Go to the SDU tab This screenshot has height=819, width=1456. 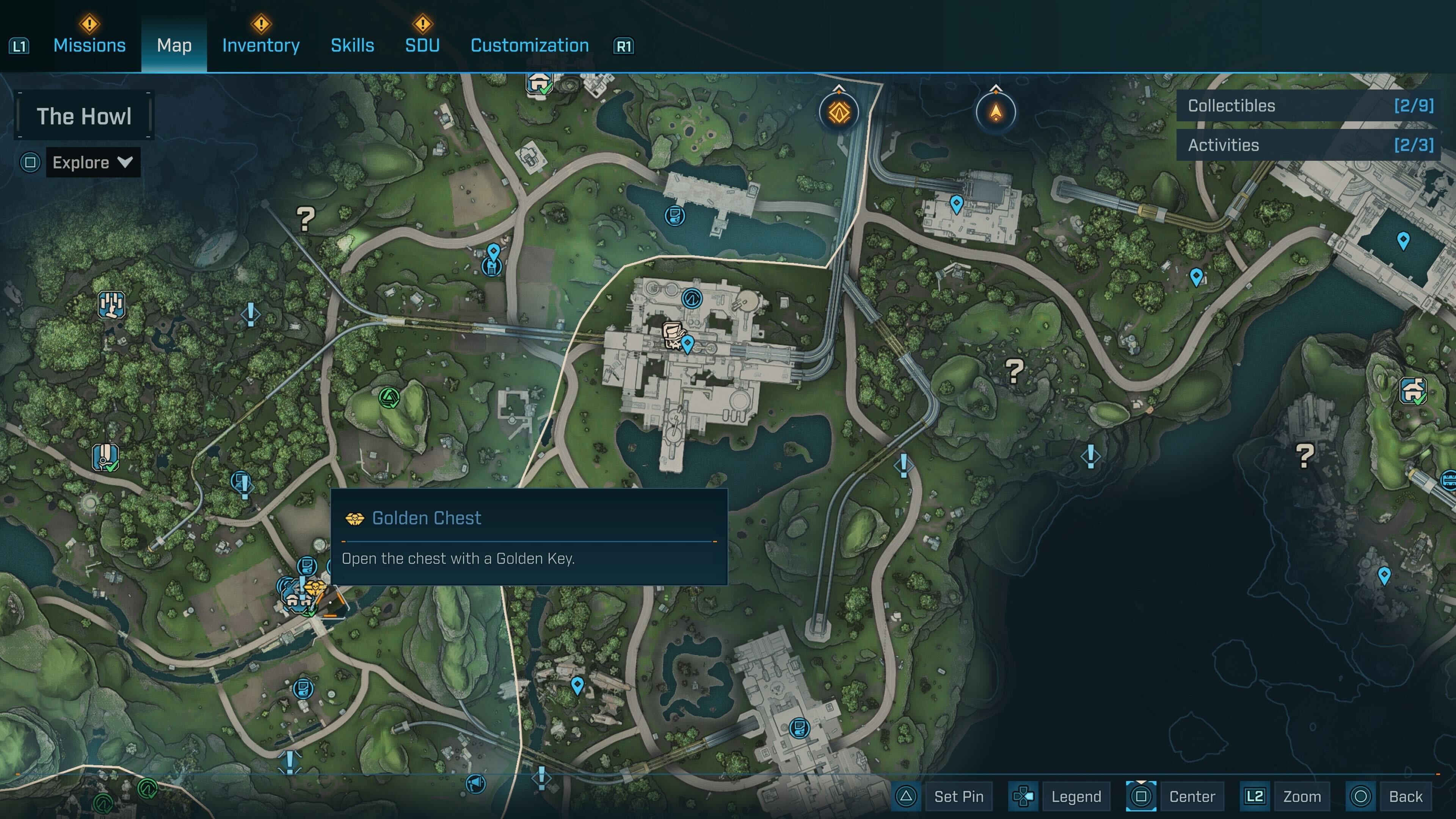[x=422, y=45]
